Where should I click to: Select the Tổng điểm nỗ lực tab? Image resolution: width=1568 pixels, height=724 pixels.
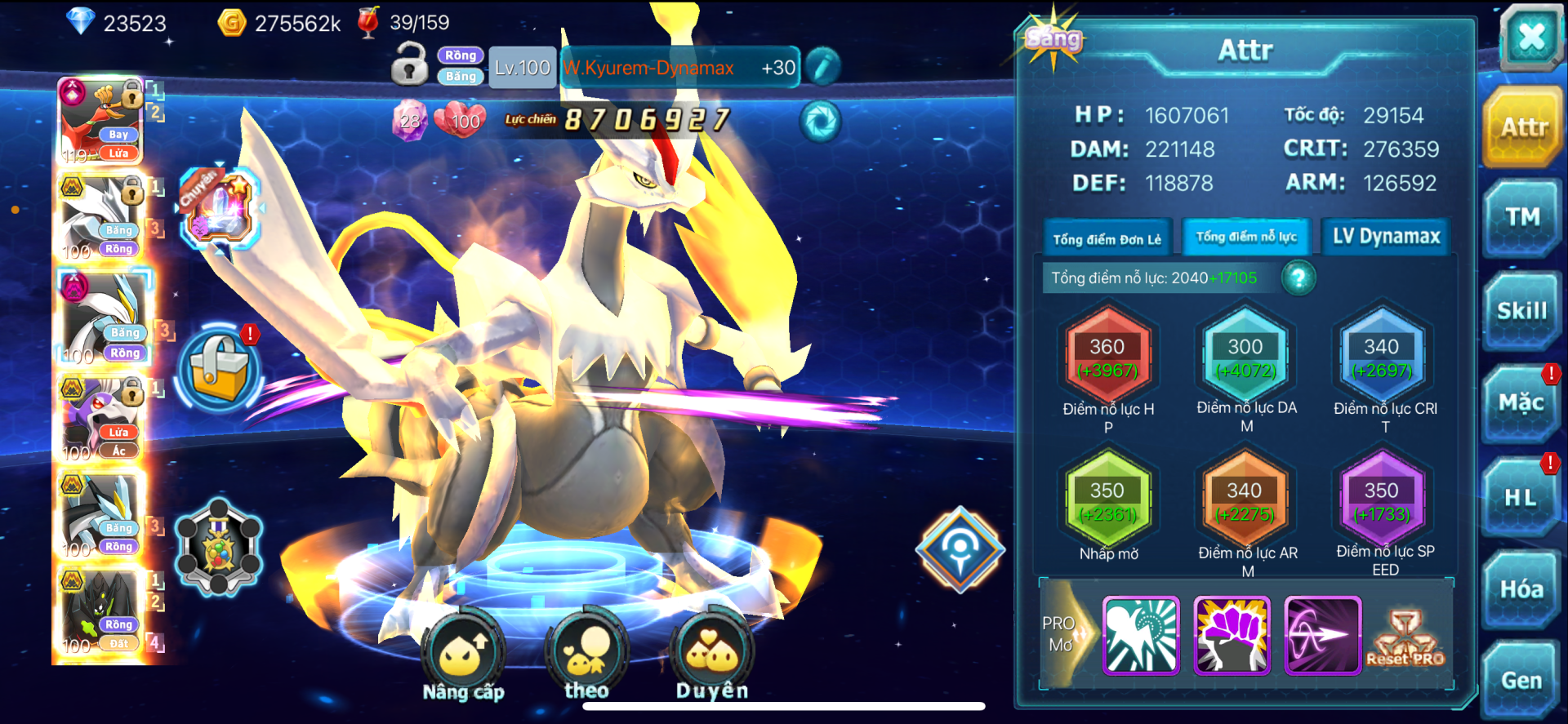pos(1245,238)
